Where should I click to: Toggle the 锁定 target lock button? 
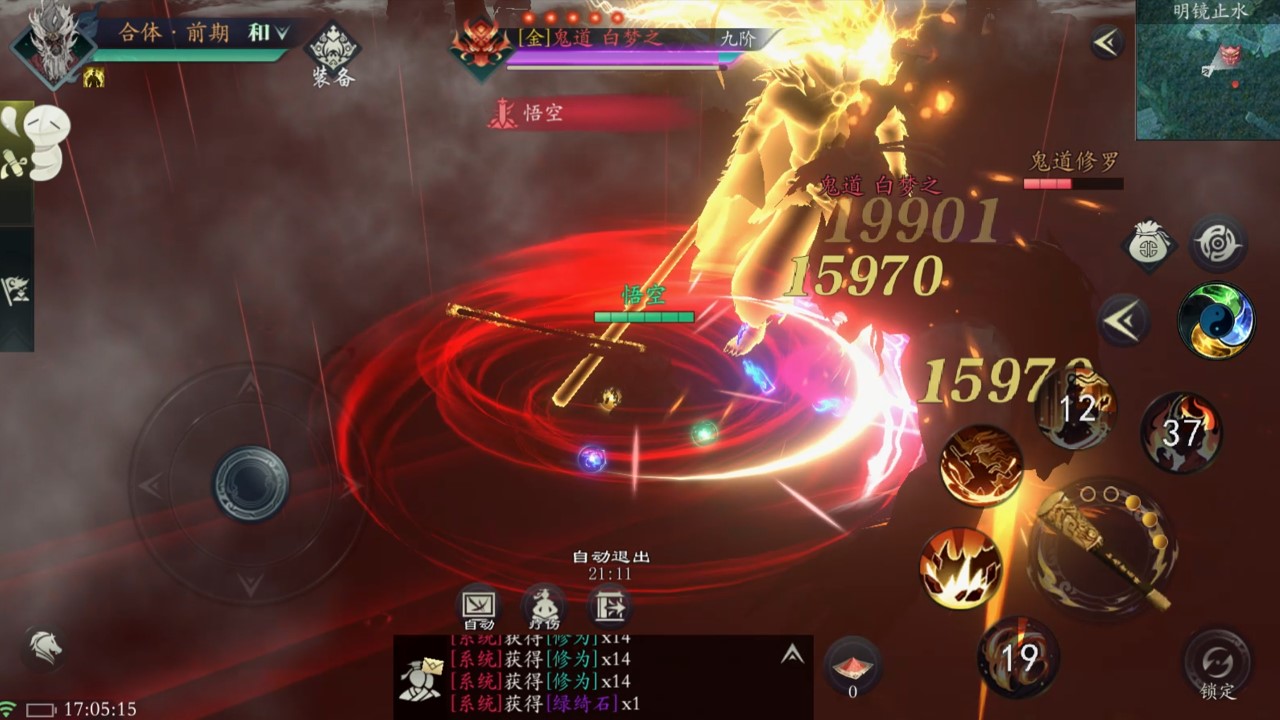(x=1217, y=664)
